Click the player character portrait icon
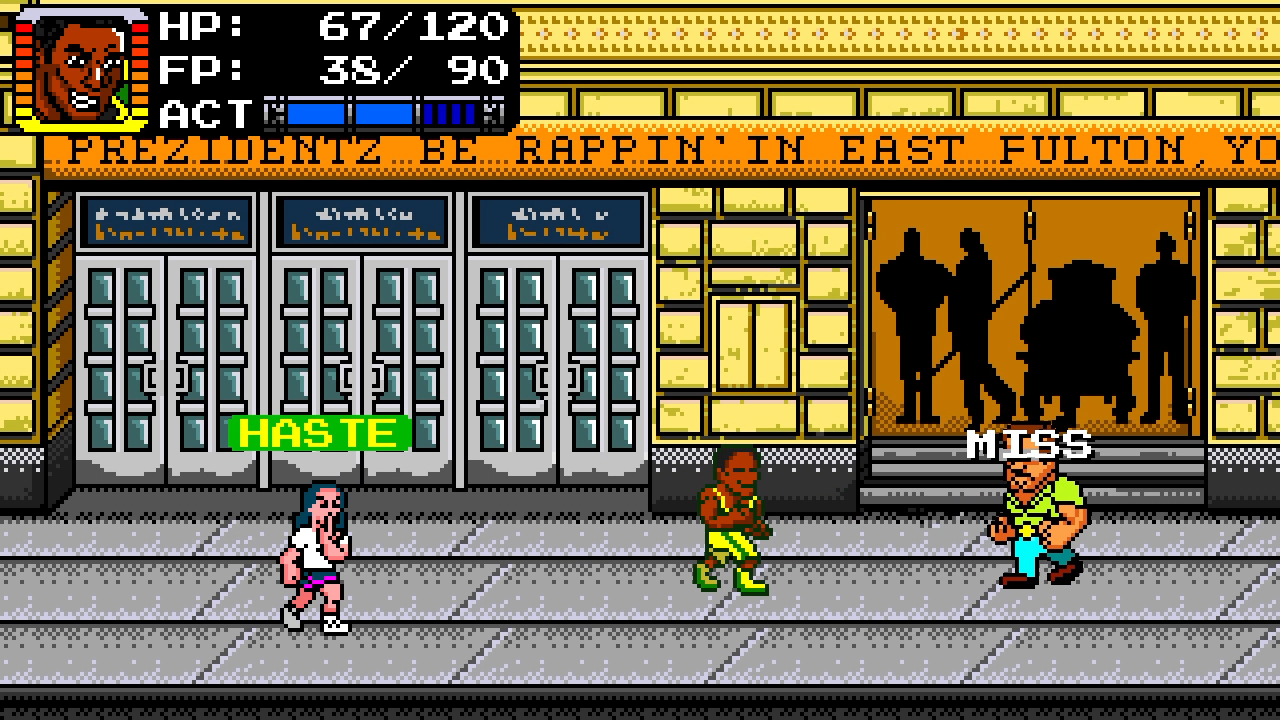 click(x=75, y=63)
